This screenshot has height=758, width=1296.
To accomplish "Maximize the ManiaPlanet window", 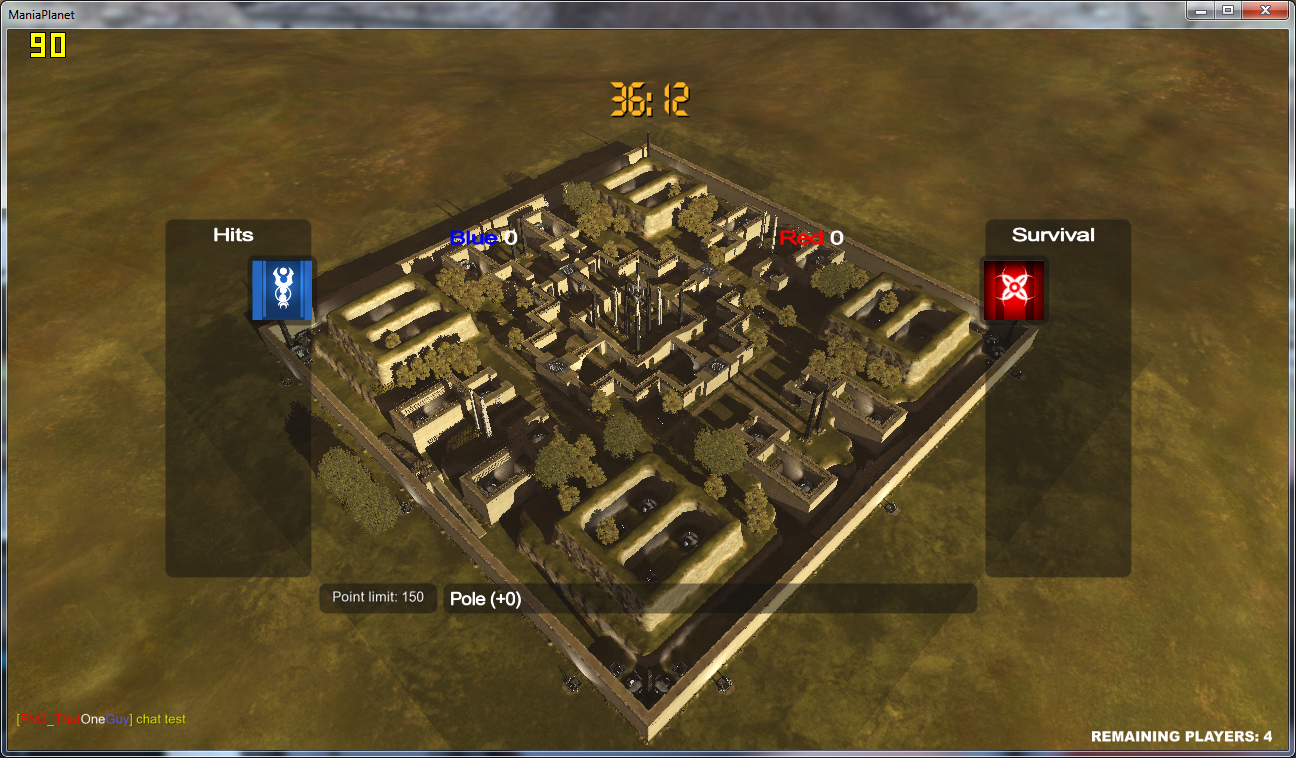I will coord(1227,10).
